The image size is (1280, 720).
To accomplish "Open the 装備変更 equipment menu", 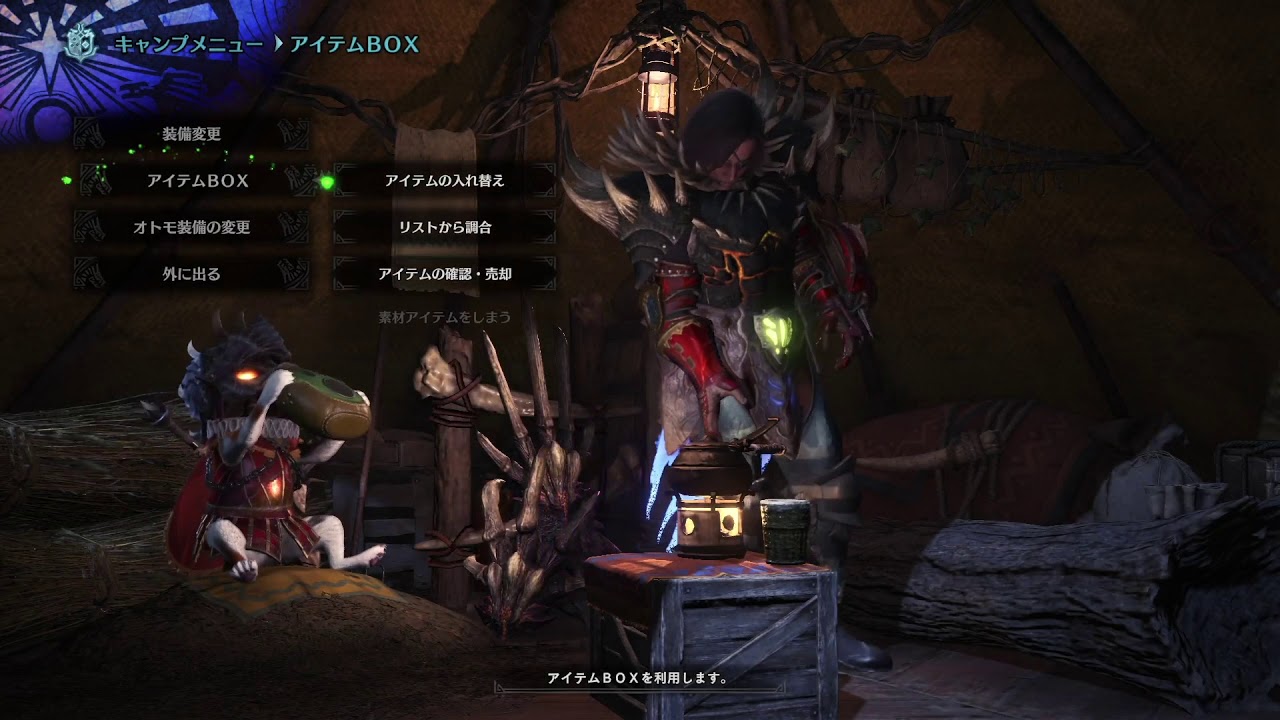I will click(191, 134).
